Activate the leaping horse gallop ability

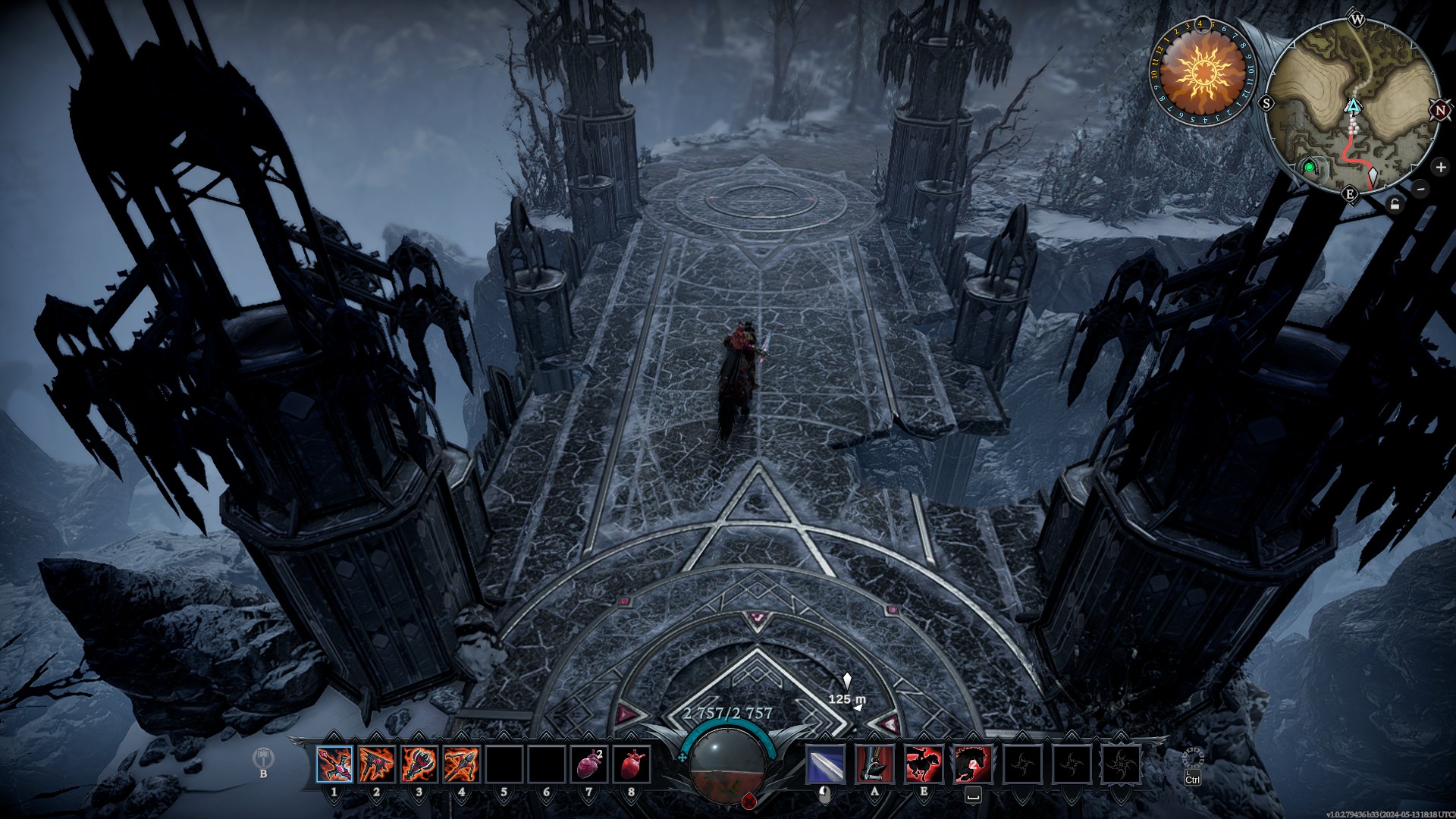(972, 764)
